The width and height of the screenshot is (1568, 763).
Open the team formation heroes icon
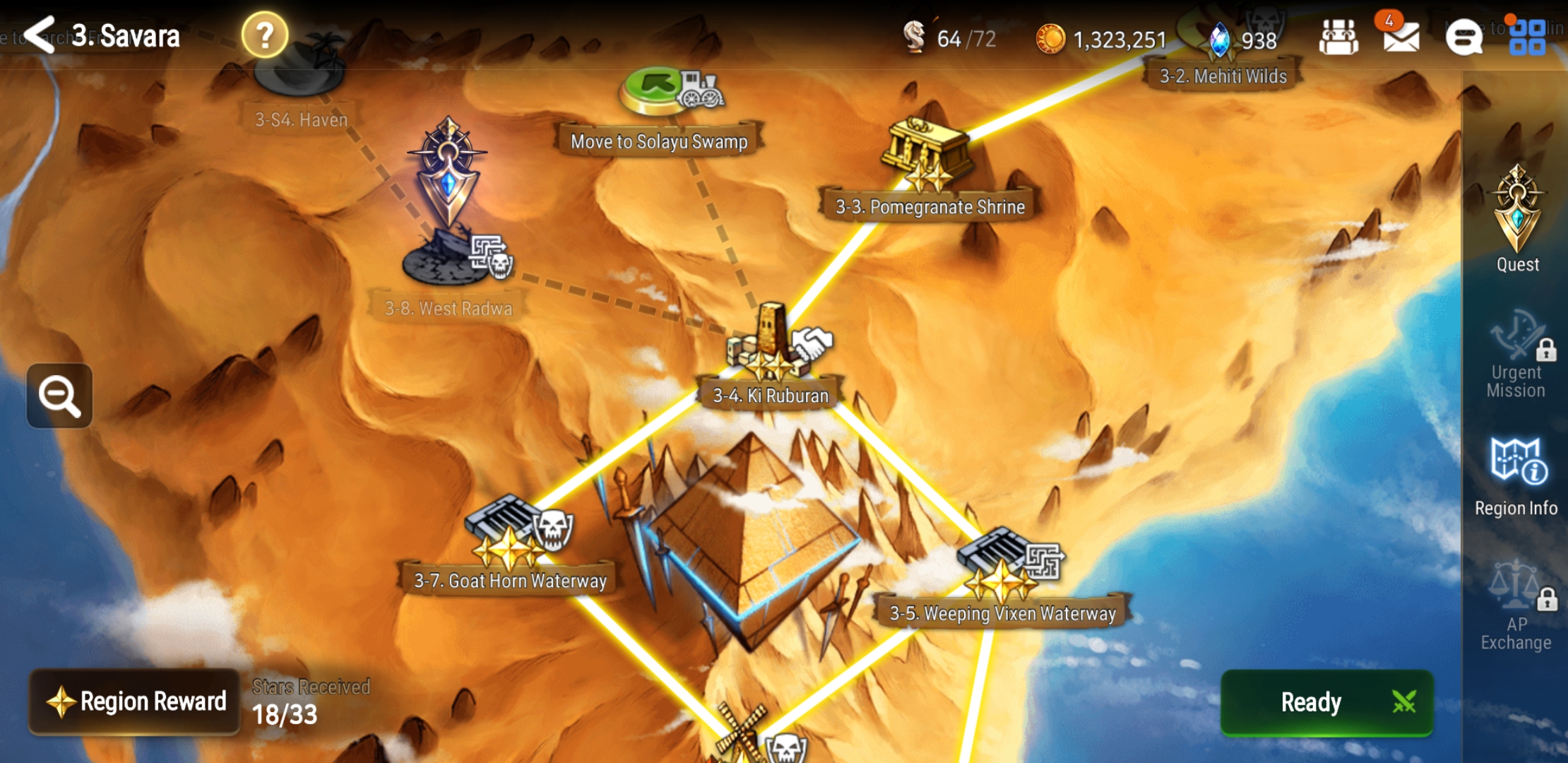click(x=1338, y=37)
